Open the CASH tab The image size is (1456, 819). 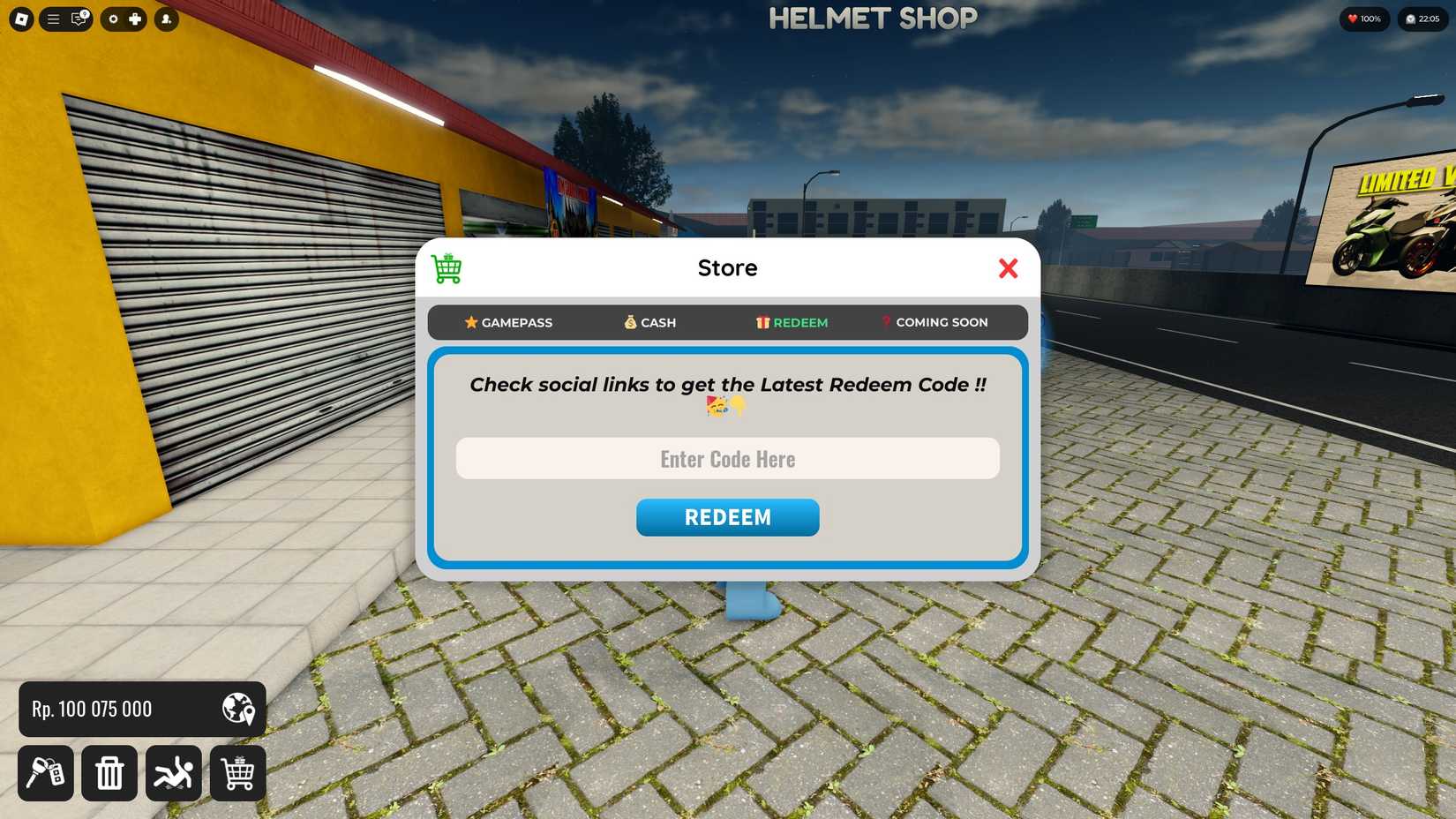click(649, 322)
